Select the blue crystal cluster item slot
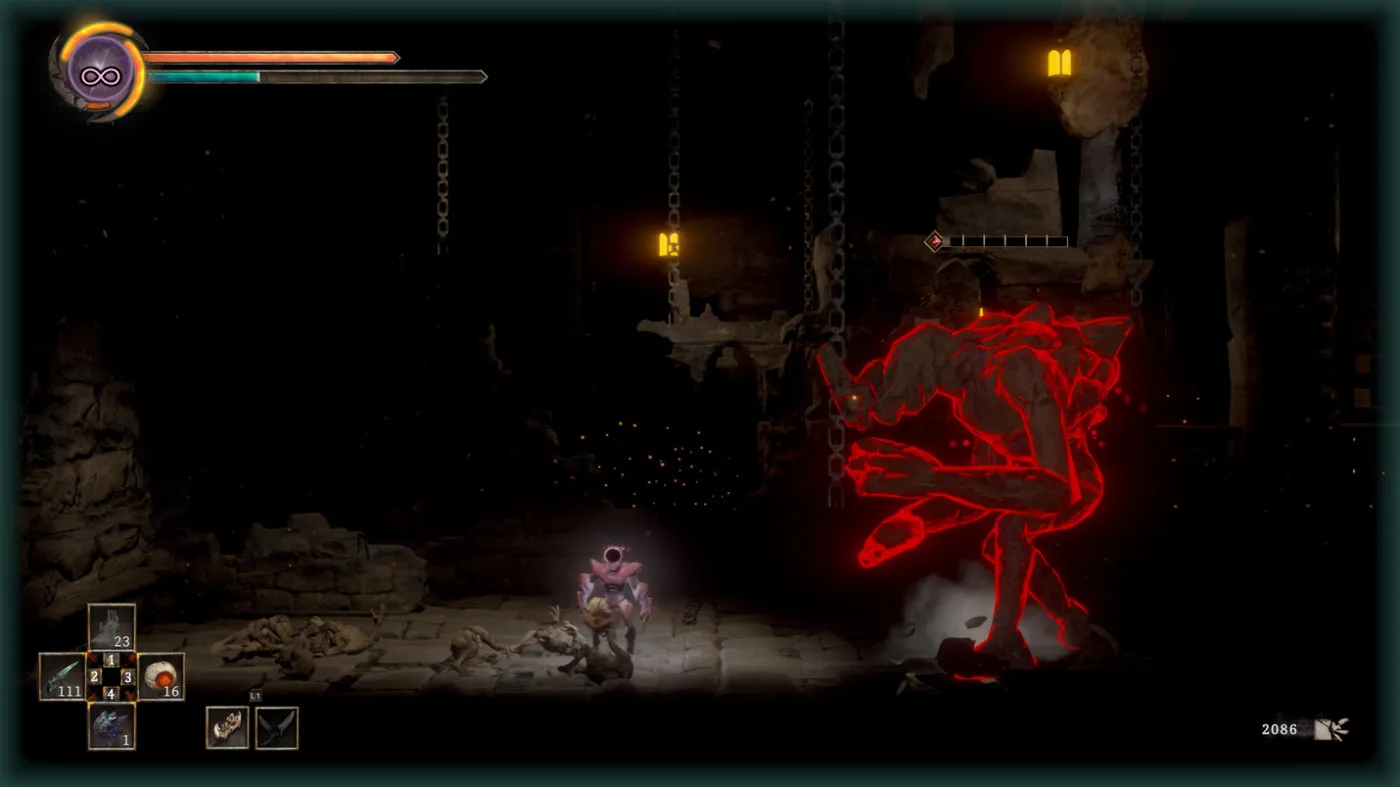 click(x=111, y=725)
